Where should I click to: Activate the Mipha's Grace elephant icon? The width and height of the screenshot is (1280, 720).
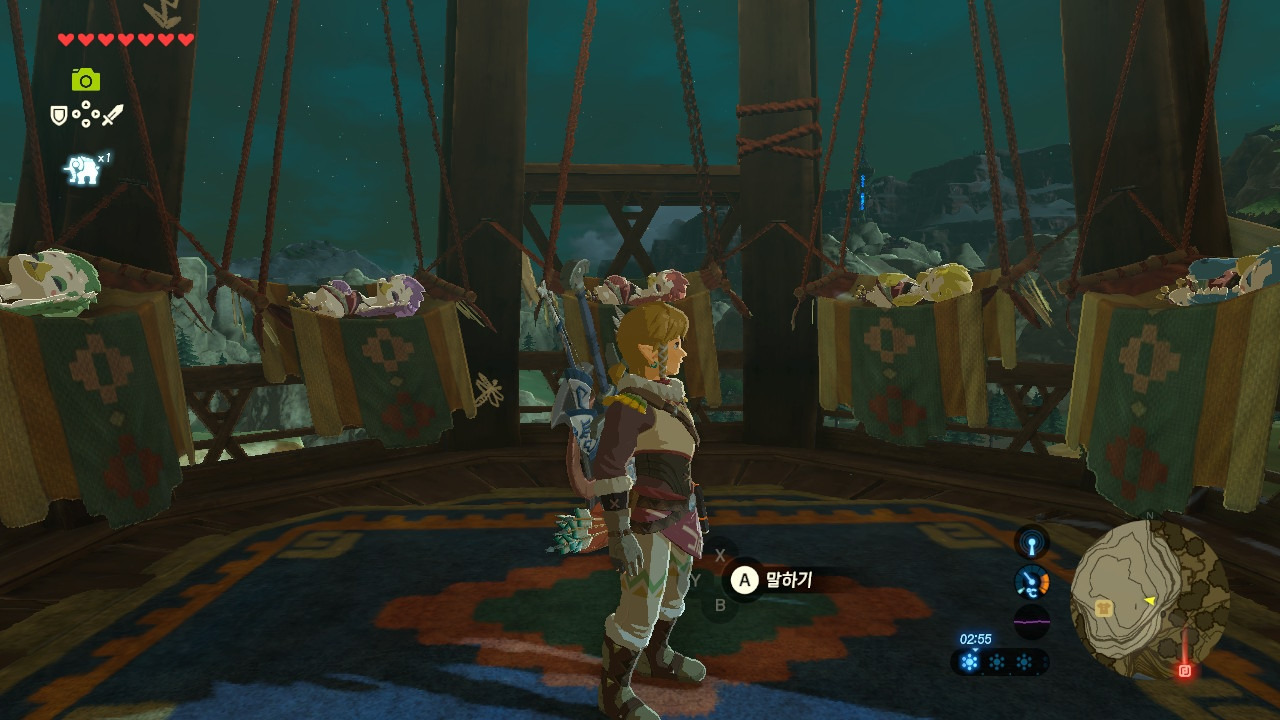82,170
